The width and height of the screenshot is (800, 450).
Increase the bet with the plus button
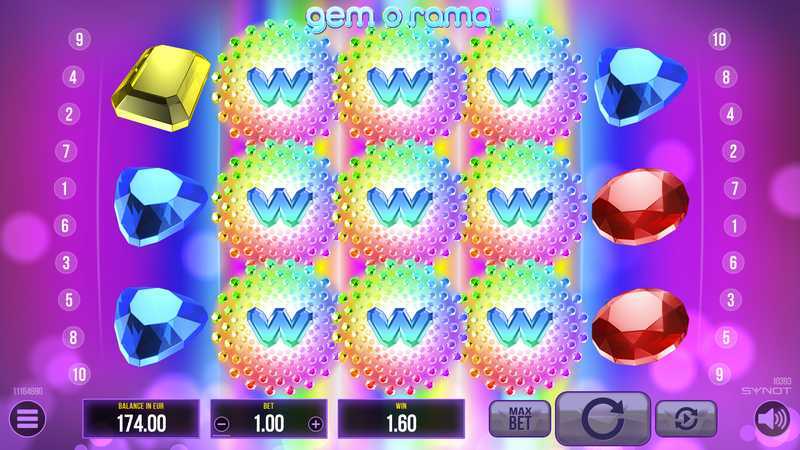pos(316,424)
